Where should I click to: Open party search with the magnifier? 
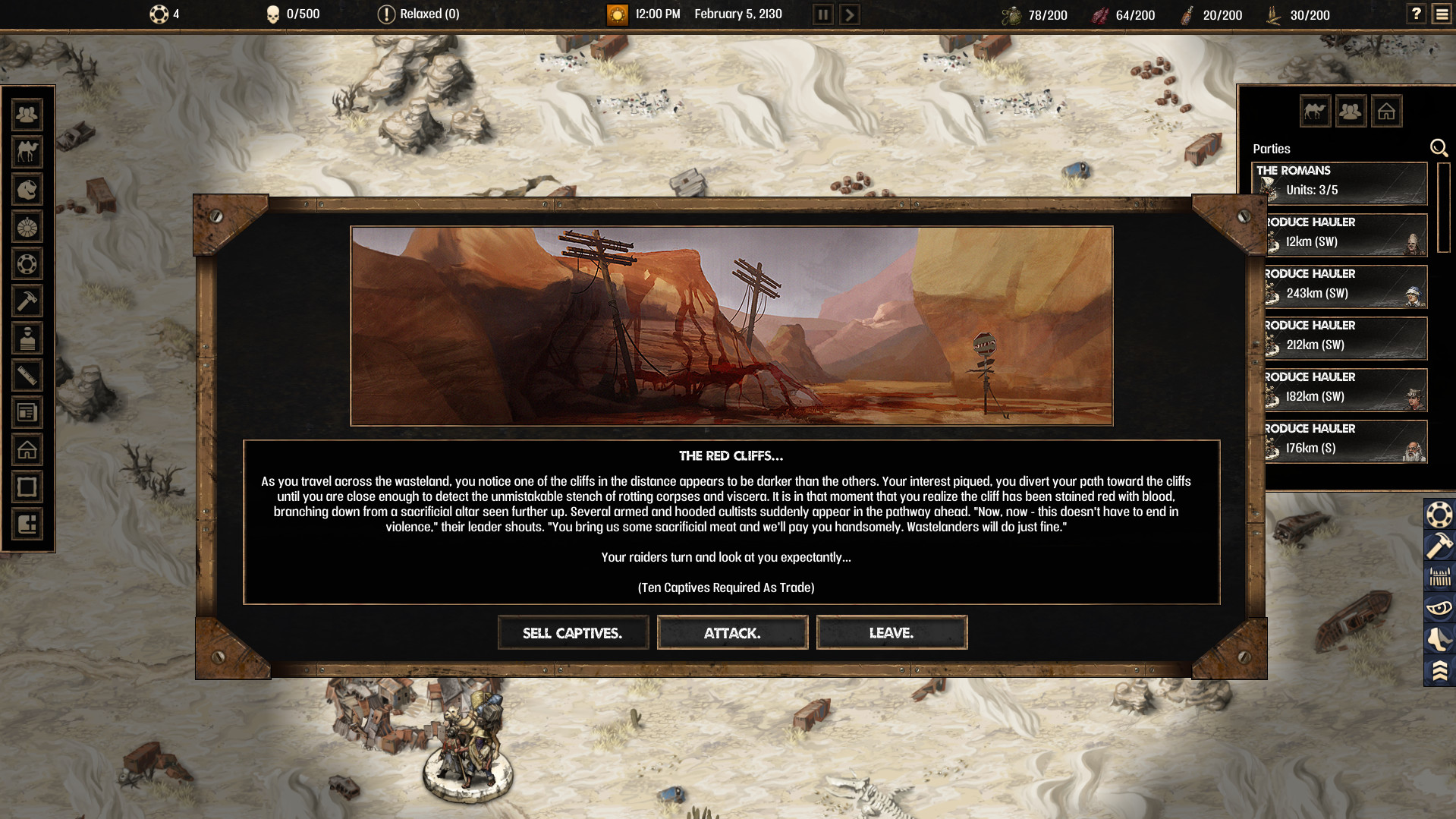[1439, 148]
